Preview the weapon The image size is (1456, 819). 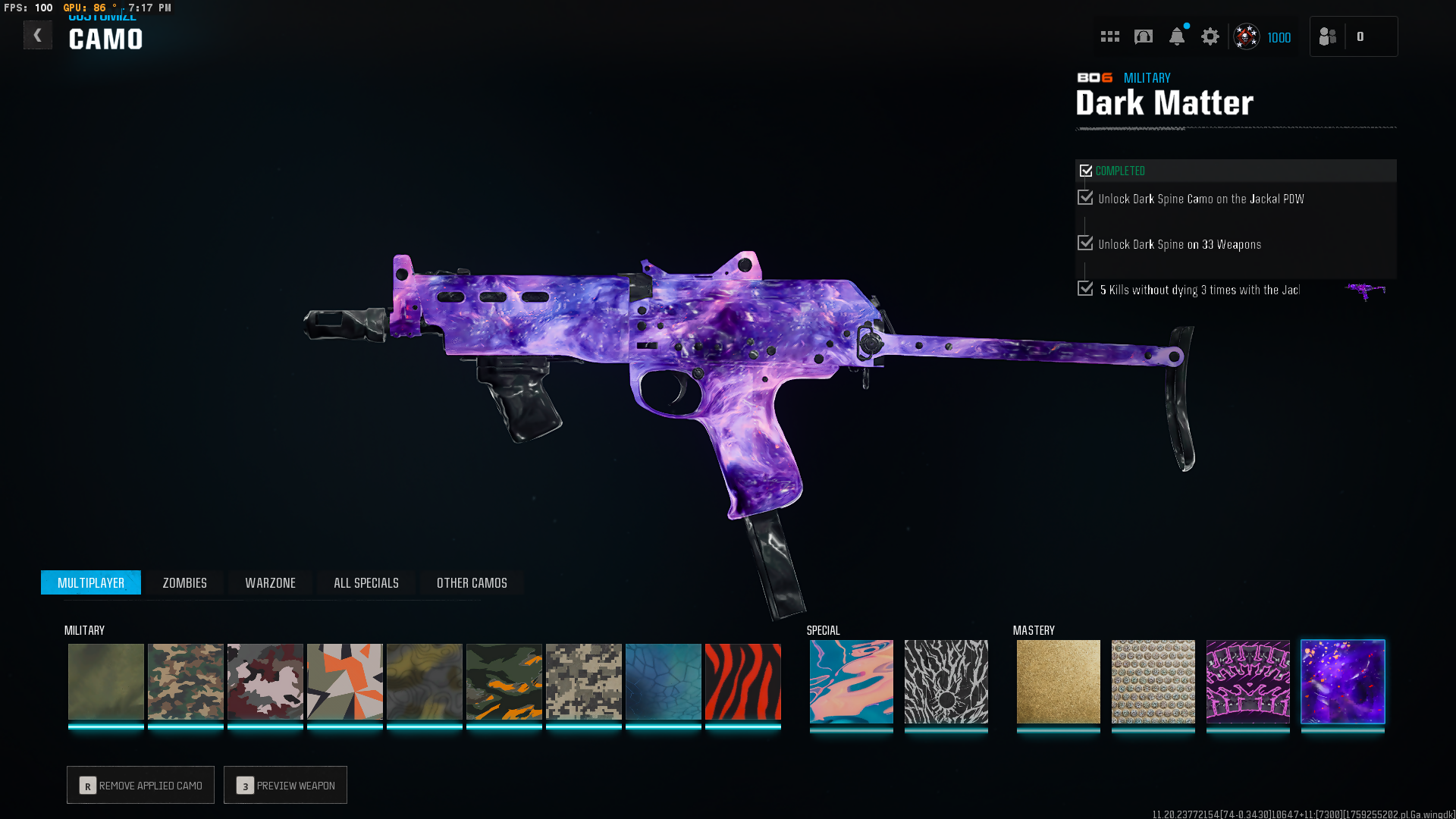[x=285, y=785]
